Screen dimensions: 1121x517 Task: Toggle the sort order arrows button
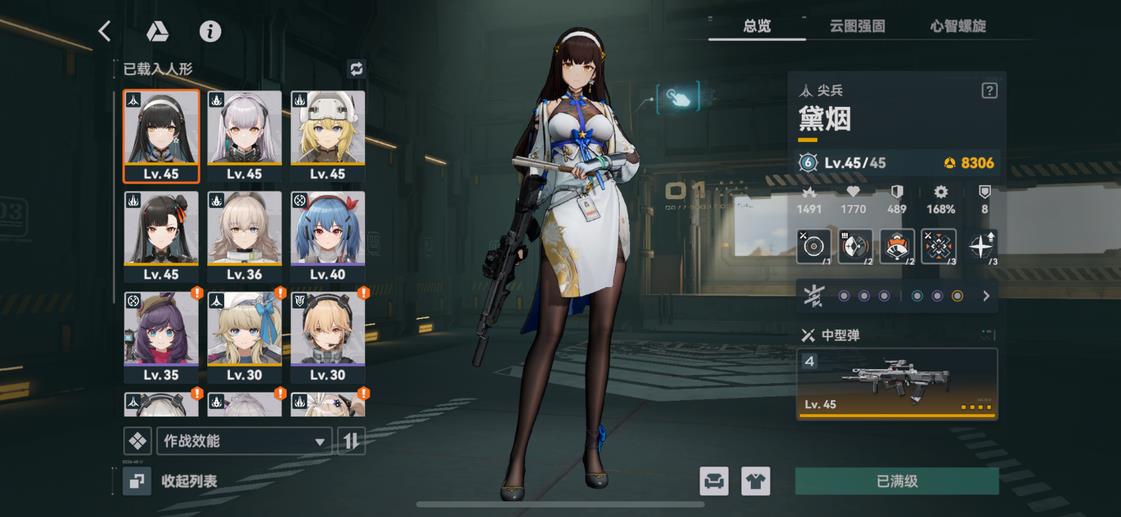[x=351, y=441]
